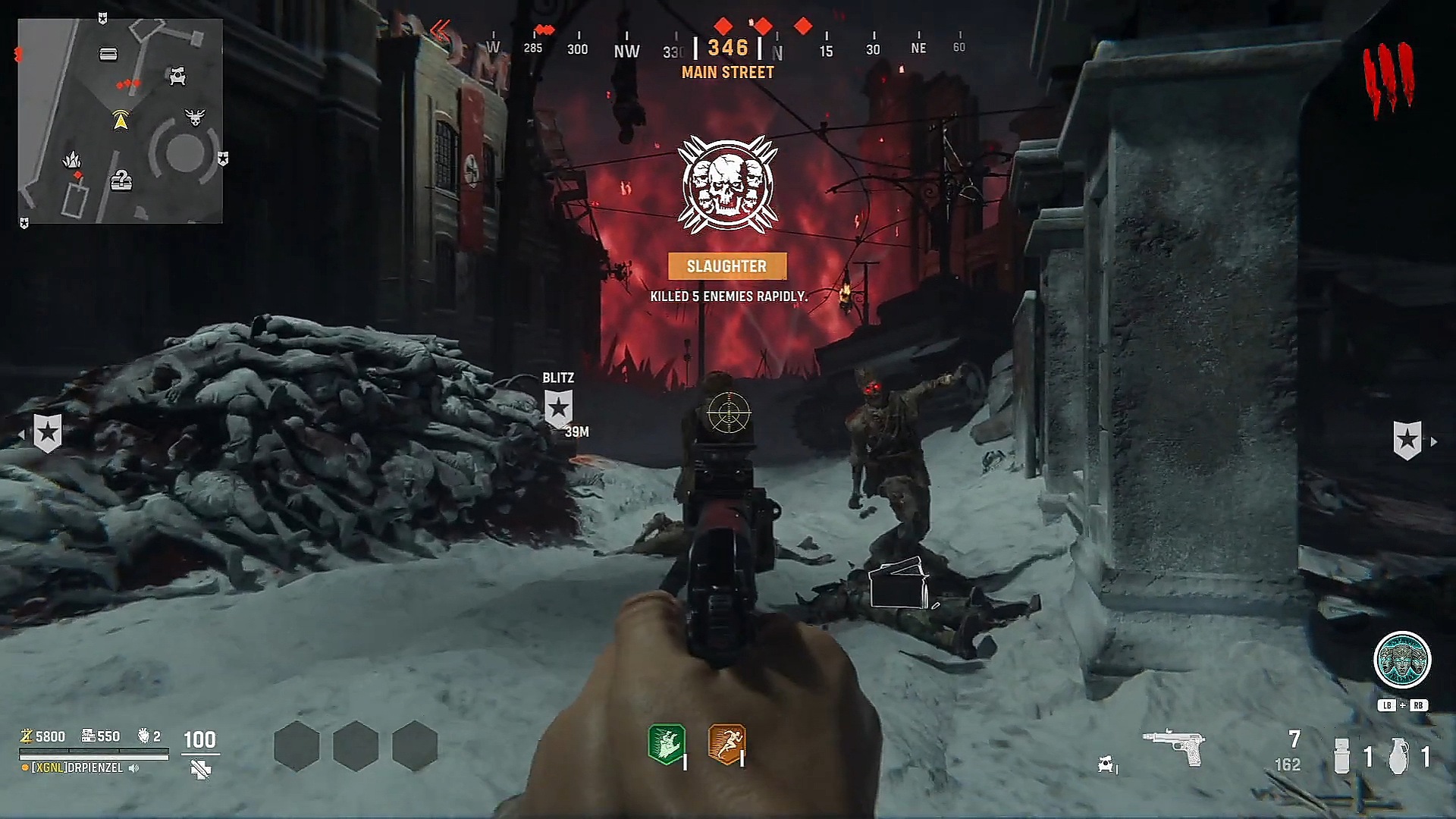The height and width of the screenshot is (819, 1456).
Task: Click the armor plate status icon
Action: pyautogui.click(x=201, y=770)
